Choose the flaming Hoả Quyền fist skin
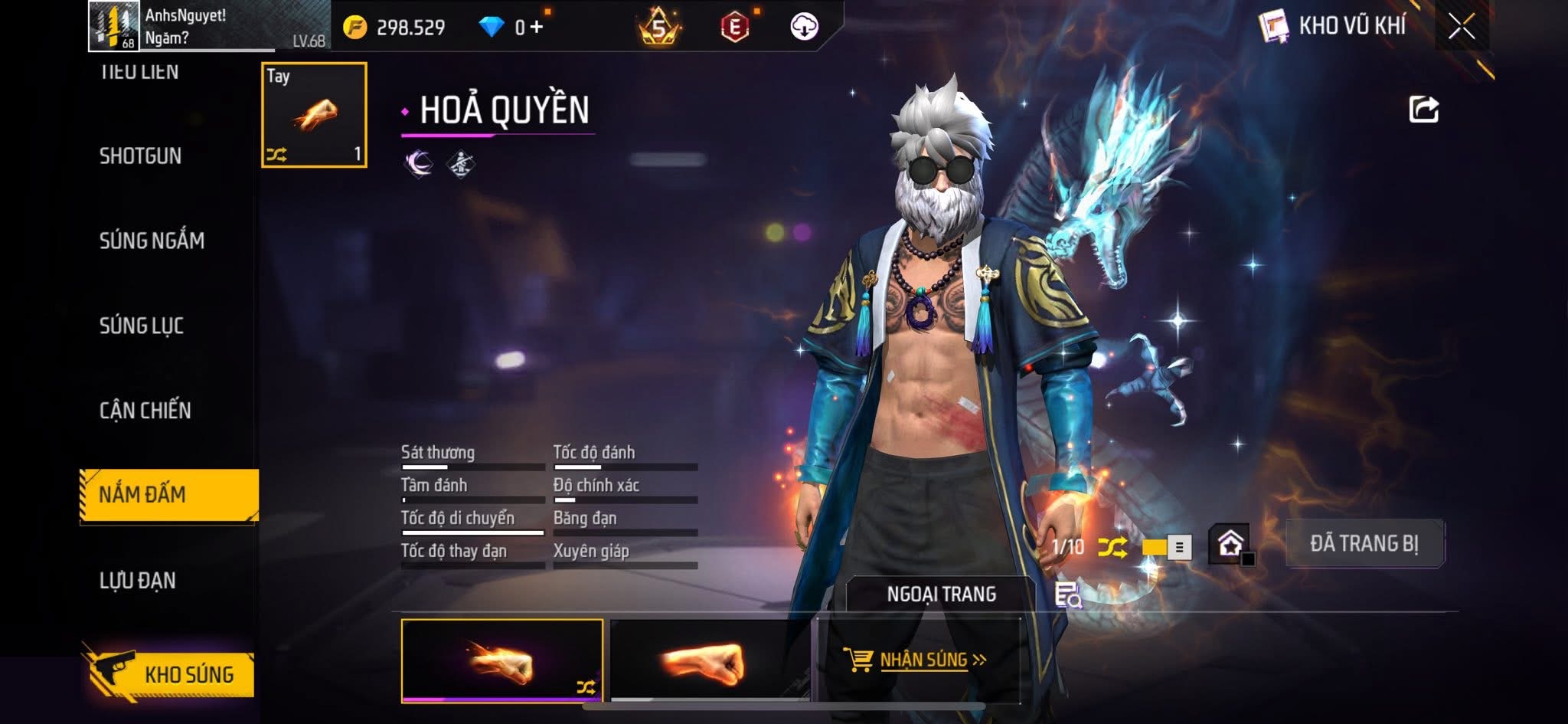 pos(502,660)
